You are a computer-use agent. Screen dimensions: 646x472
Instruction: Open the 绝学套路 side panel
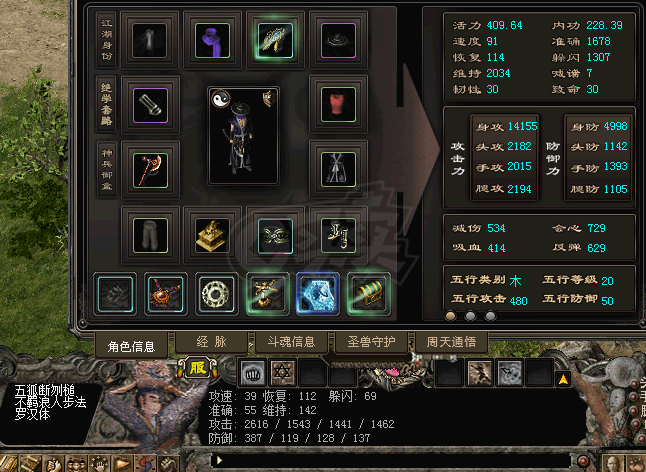pos(105,105)
